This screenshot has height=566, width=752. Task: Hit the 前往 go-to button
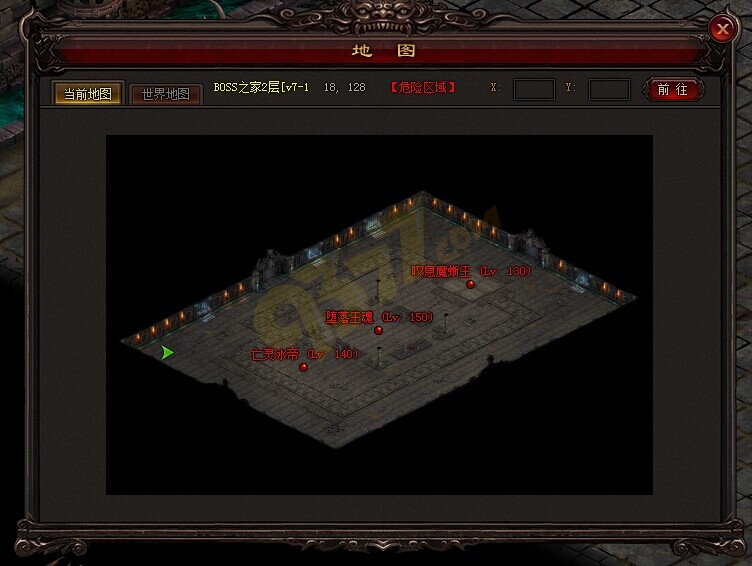[673, 89]
